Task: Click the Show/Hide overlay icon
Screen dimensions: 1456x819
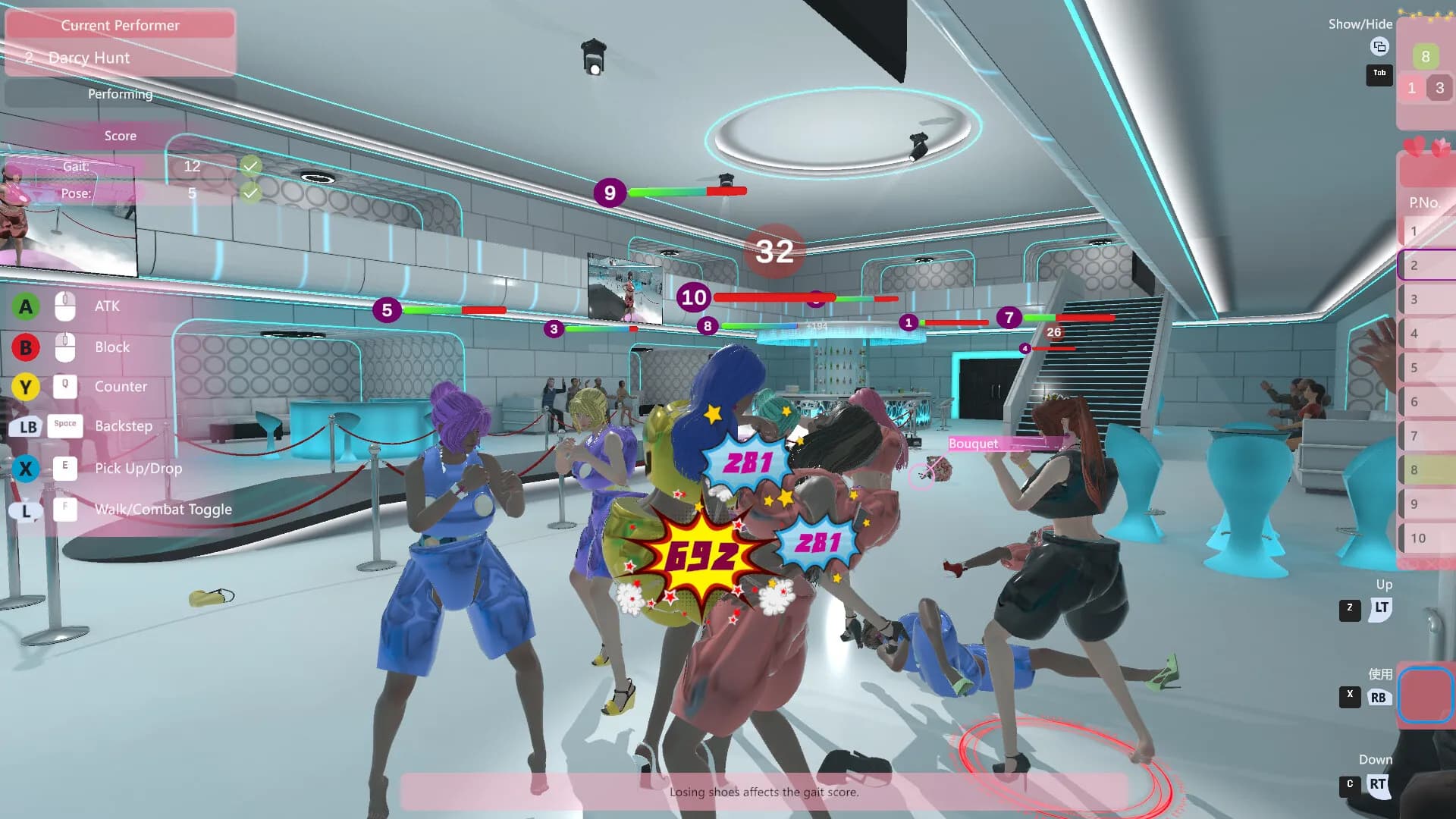Action: pos(1379,47)
